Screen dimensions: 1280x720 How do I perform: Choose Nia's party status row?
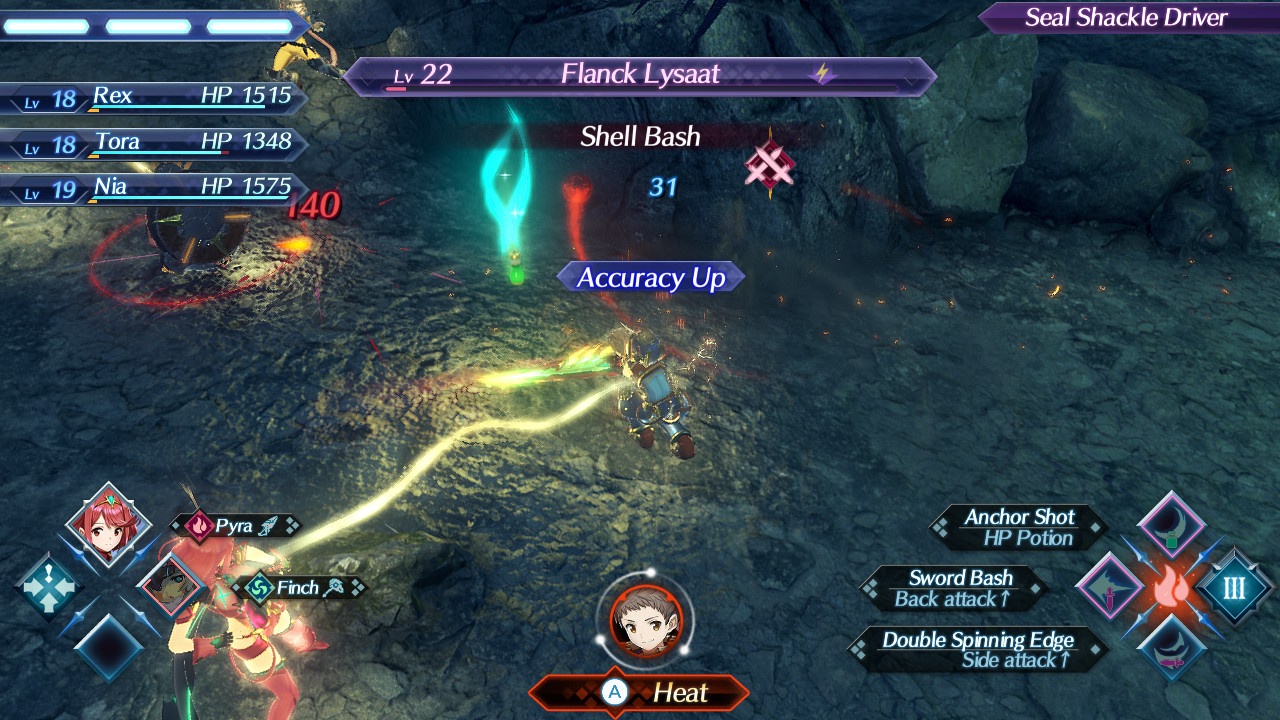pos(155,188)
